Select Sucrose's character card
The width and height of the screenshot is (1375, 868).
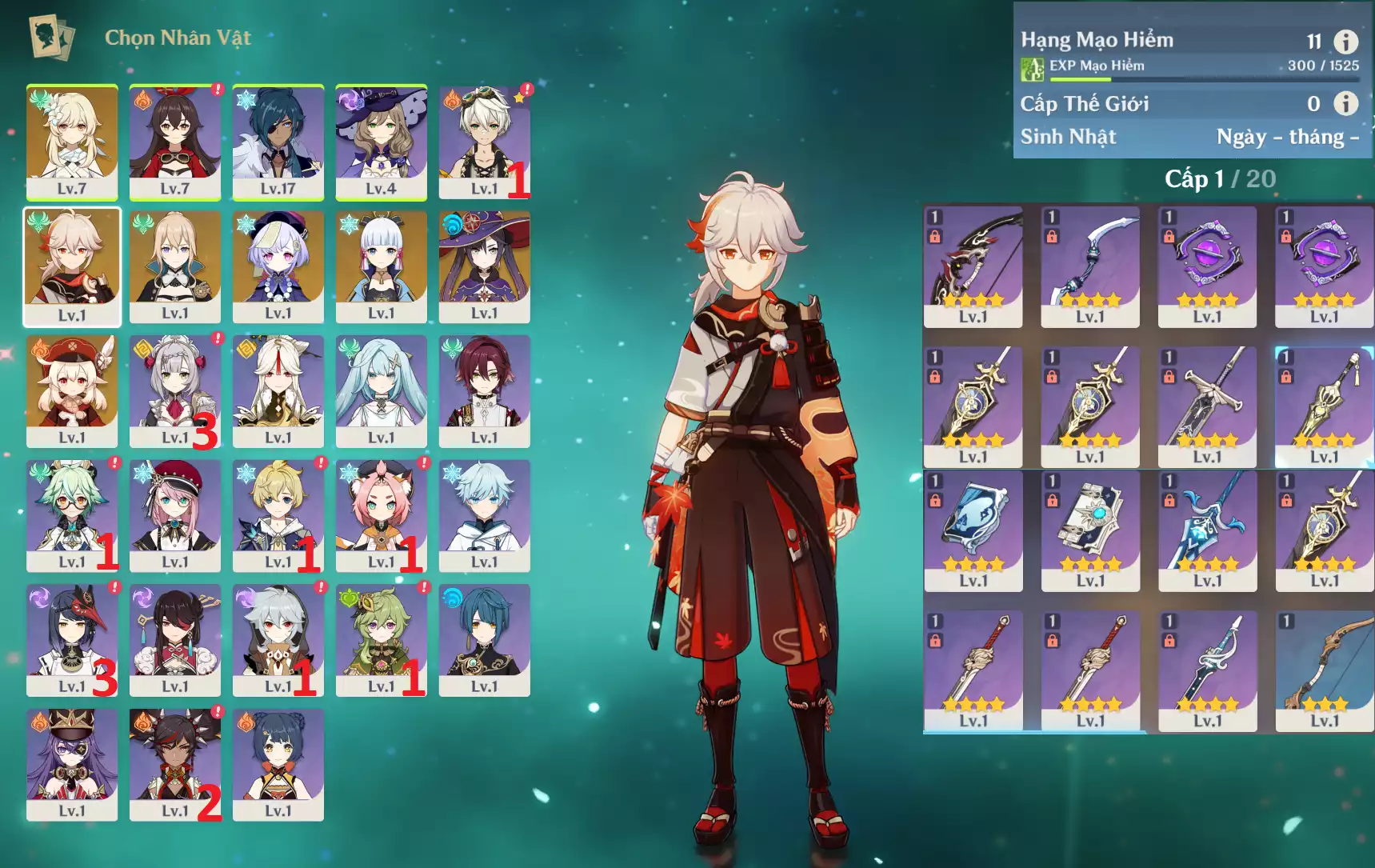71,515
